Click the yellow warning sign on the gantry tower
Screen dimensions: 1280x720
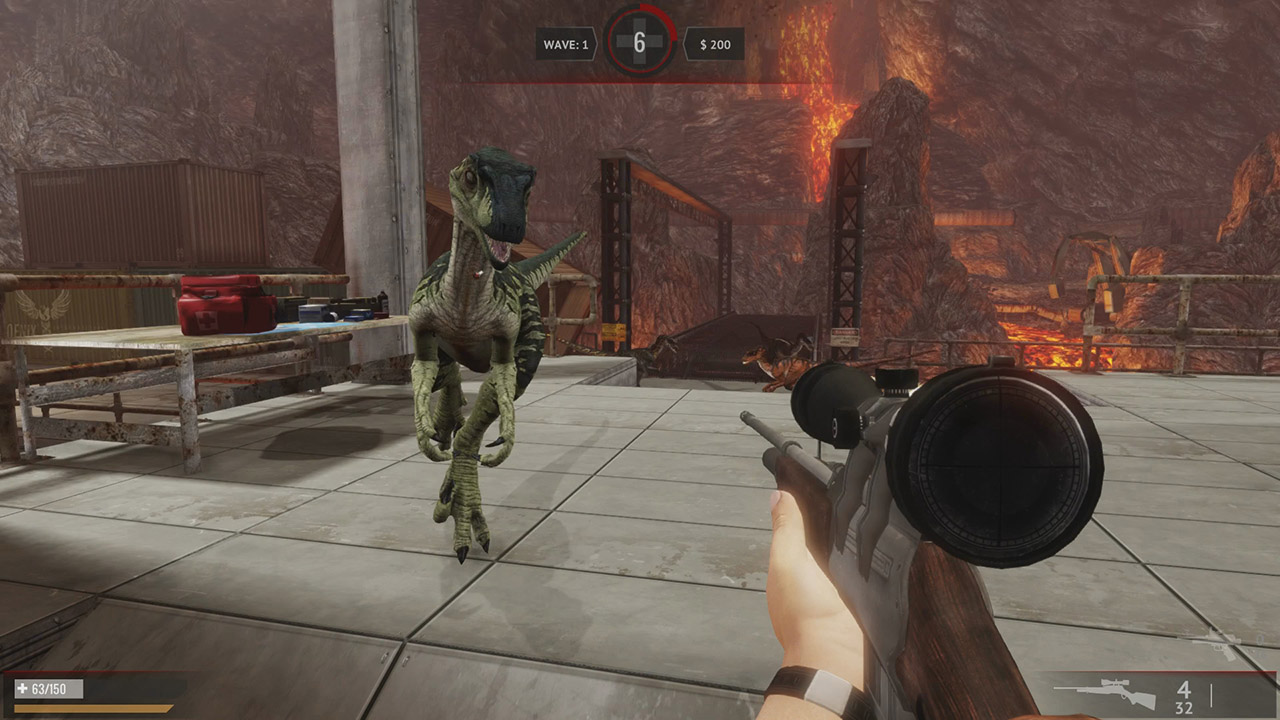[x=613, y=331]
